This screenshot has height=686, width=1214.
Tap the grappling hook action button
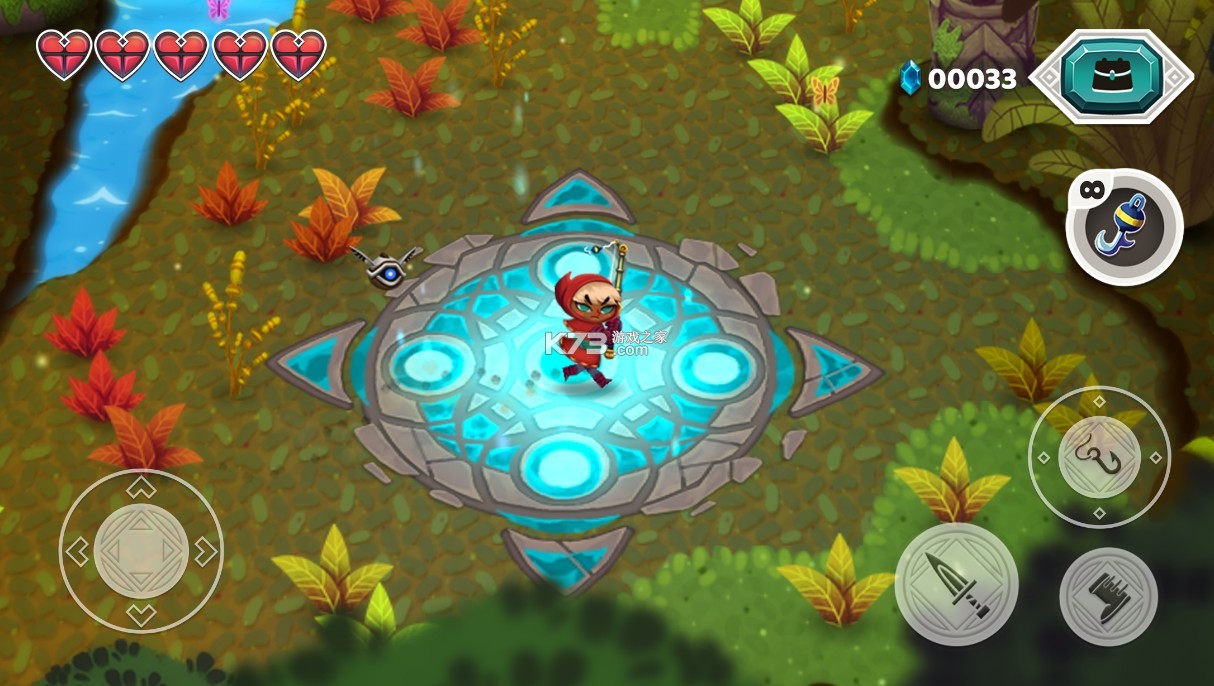(1099, 457)
